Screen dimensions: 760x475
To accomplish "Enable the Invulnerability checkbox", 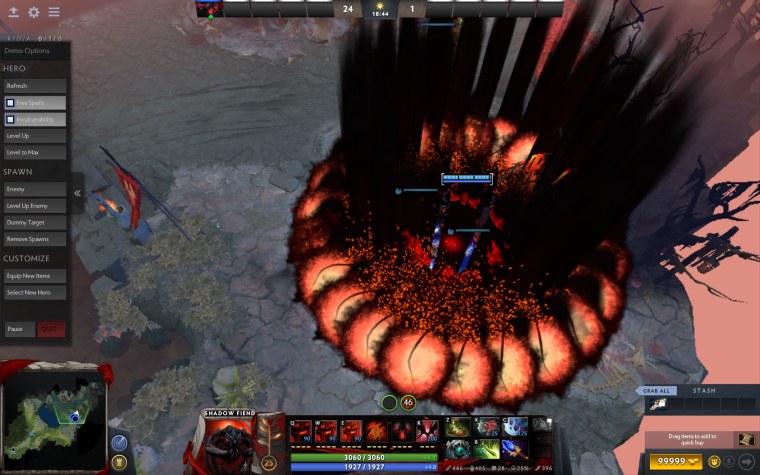I will pyautogui.click(x=11, y=119).
